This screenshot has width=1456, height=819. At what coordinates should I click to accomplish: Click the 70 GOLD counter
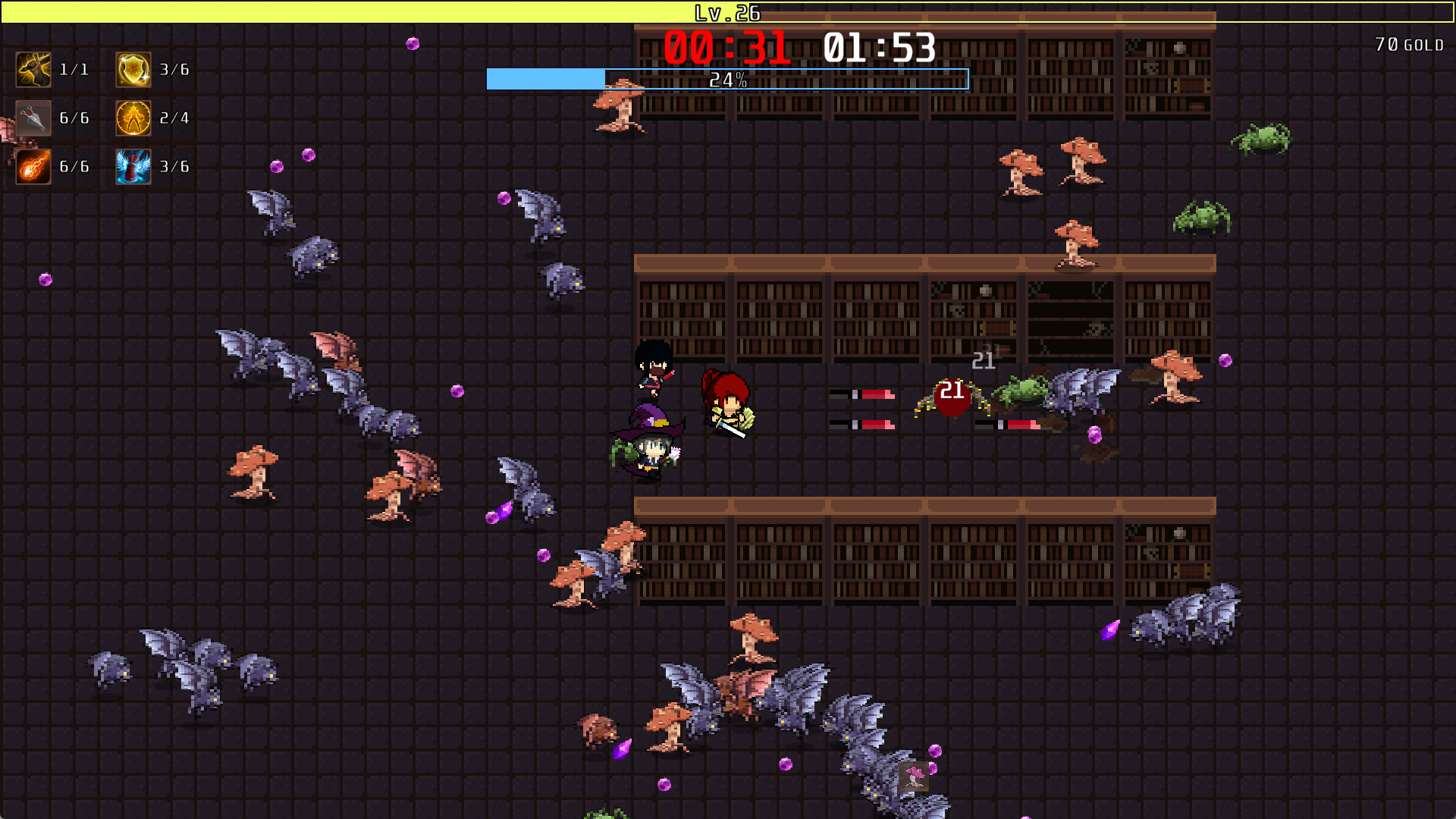[x=1410, y=44]
